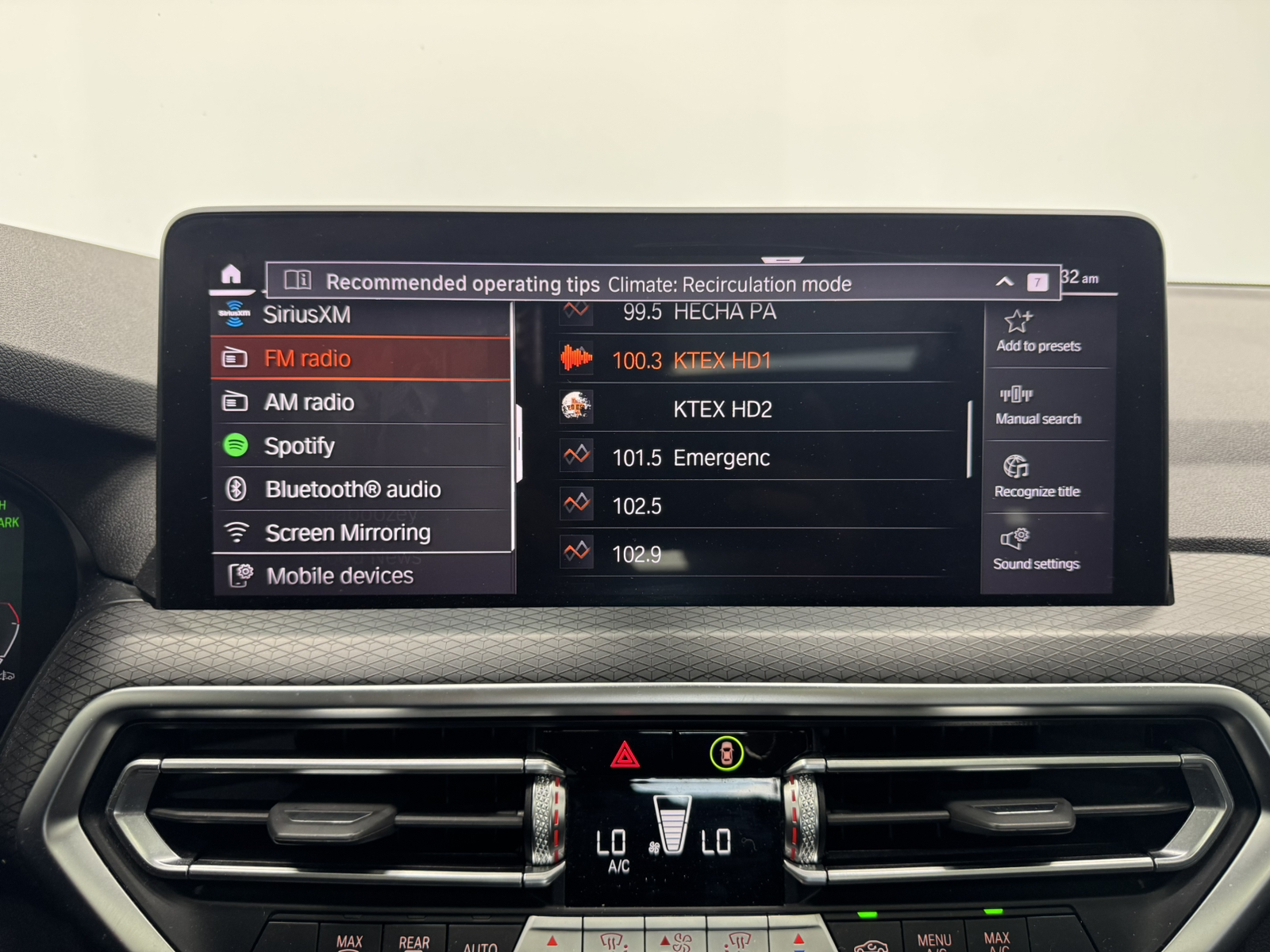Select Bluetooth audio source icon
The image size is (1270, 952).
pos(236,489)
